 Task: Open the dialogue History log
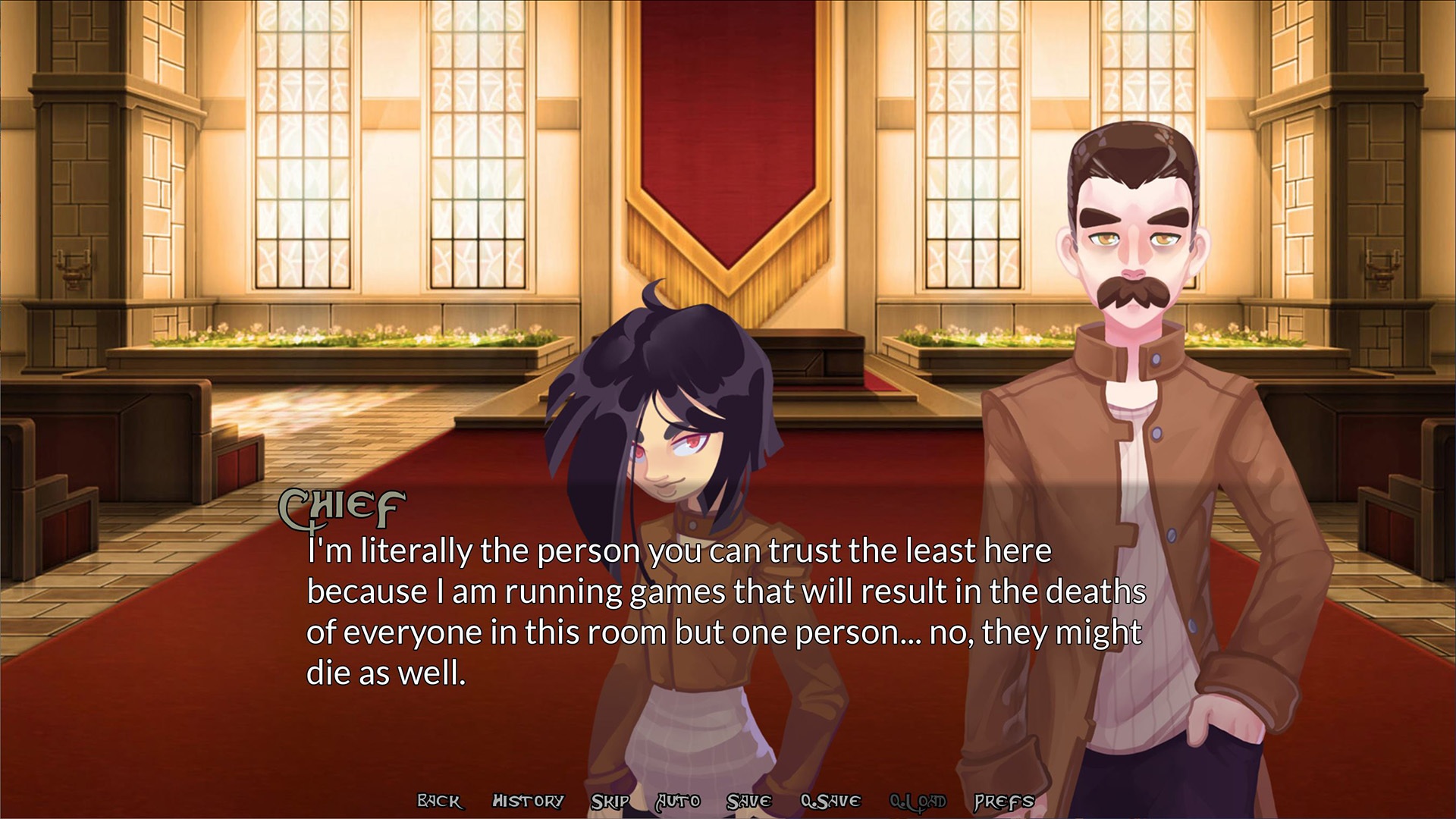(x=528, y=801)
